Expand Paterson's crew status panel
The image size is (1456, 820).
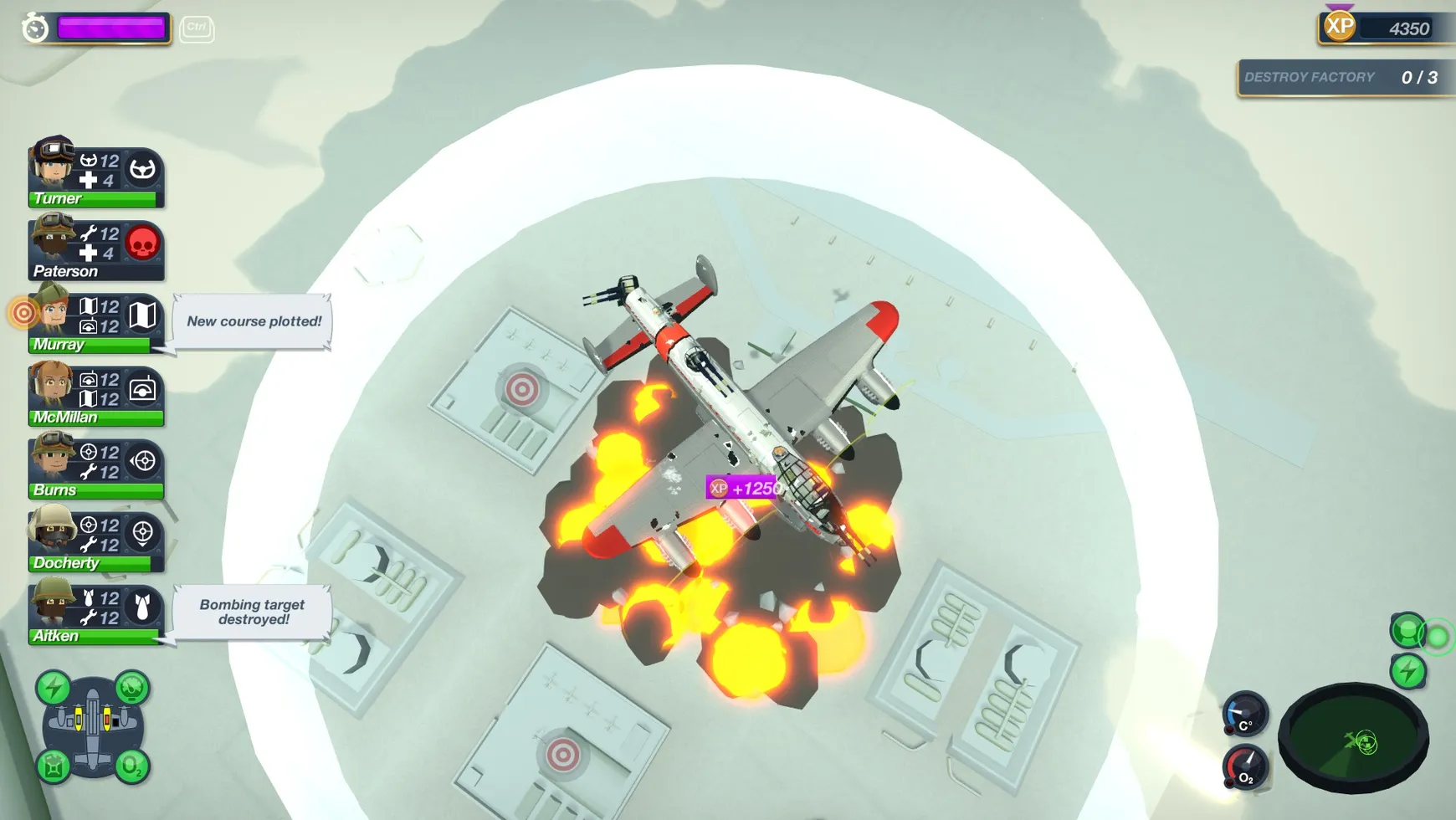pyautogui.click(x=84, y=249)
